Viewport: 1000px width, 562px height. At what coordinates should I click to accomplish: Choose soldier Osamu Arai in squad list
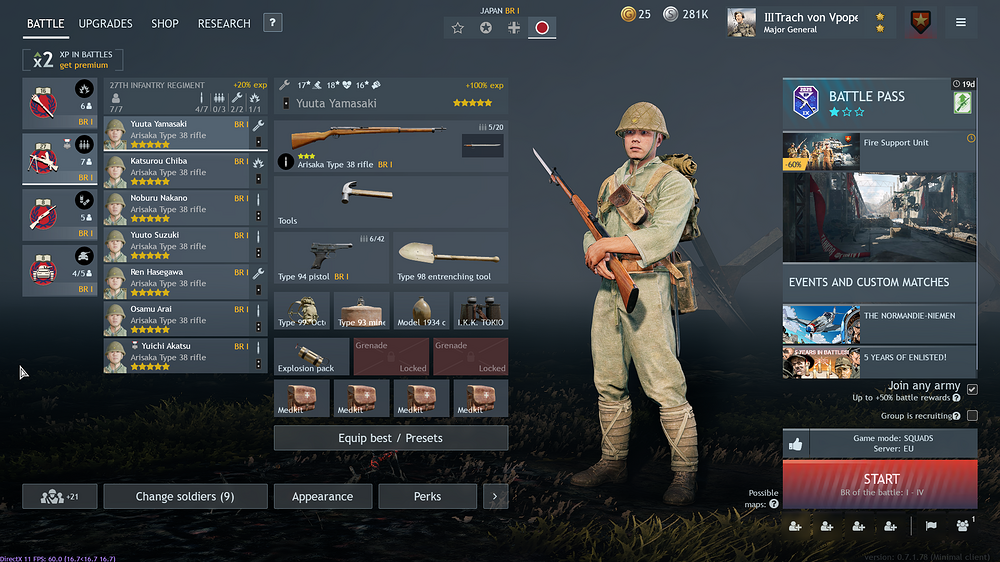tap(175, 315)
